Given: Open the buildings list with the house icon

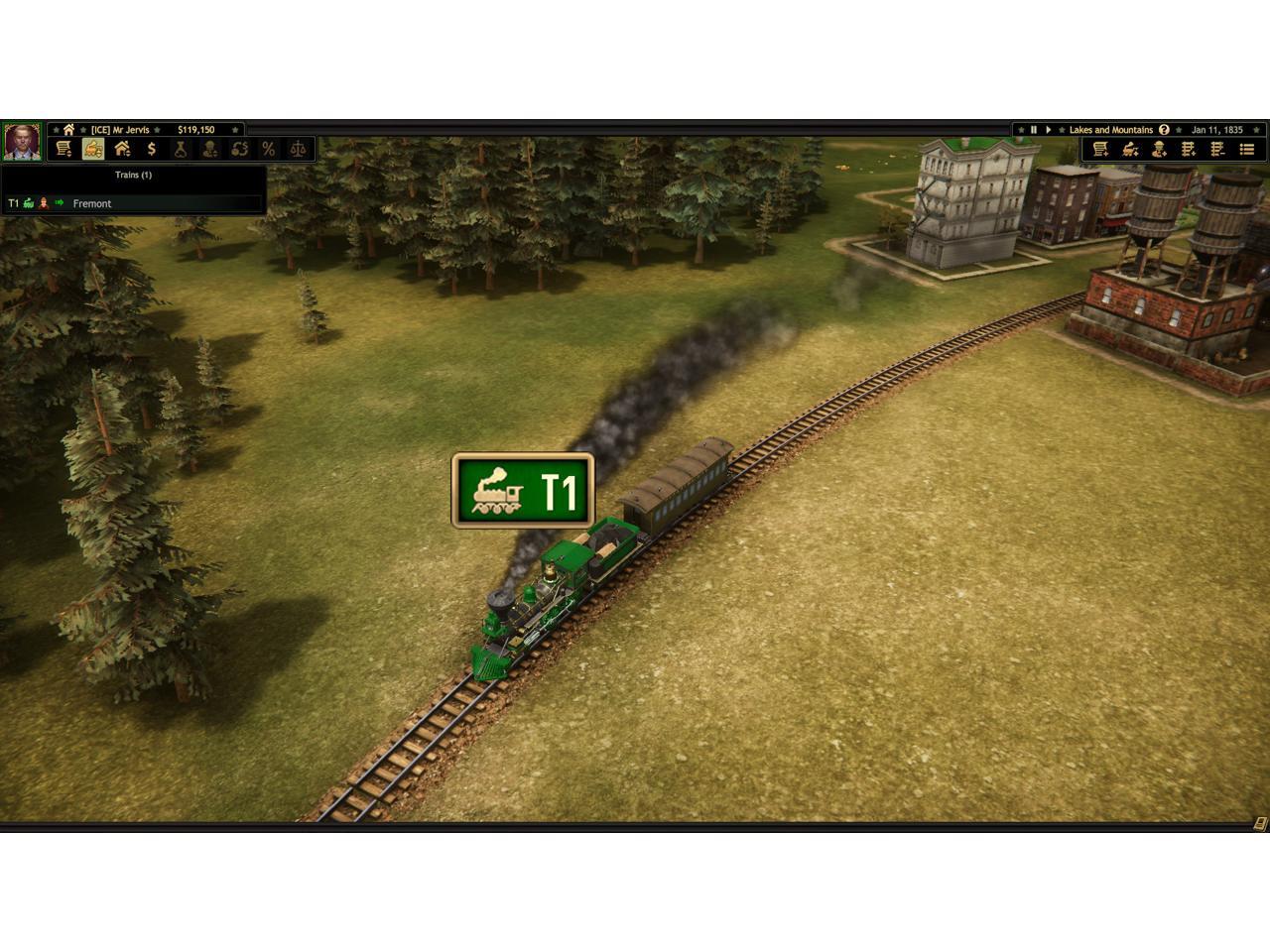Looking at the screenshot, I should click(122, 149).
